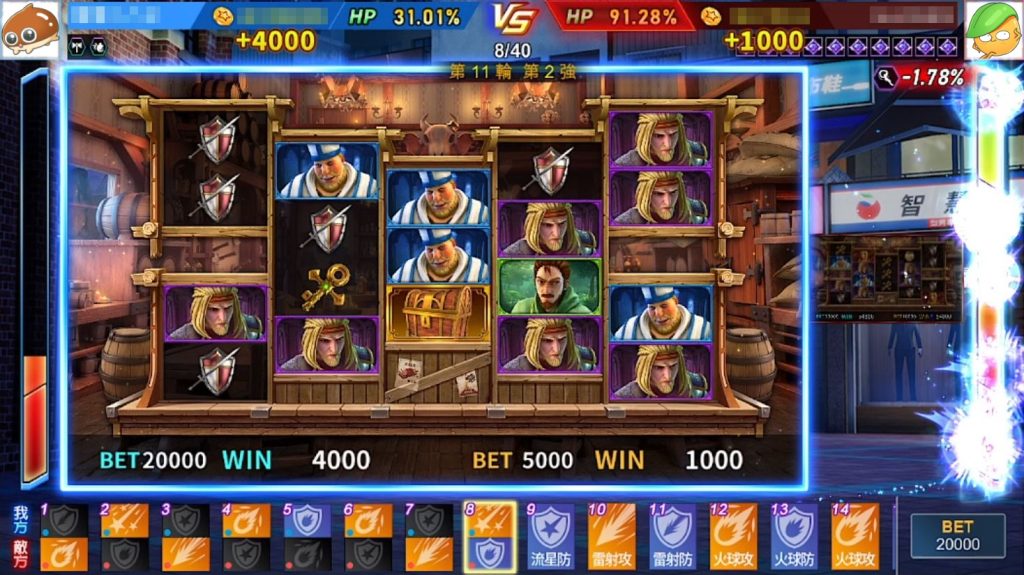Open the green-leaf opponent avatar

[x=994, y=30]
